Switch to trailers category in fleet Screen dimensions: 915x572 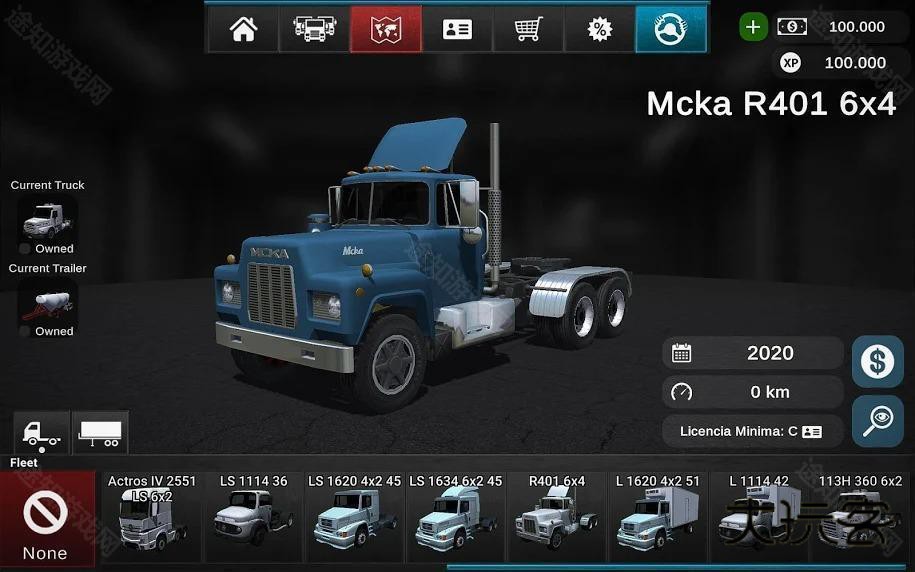pyautogui.click(x=100, y=433)
